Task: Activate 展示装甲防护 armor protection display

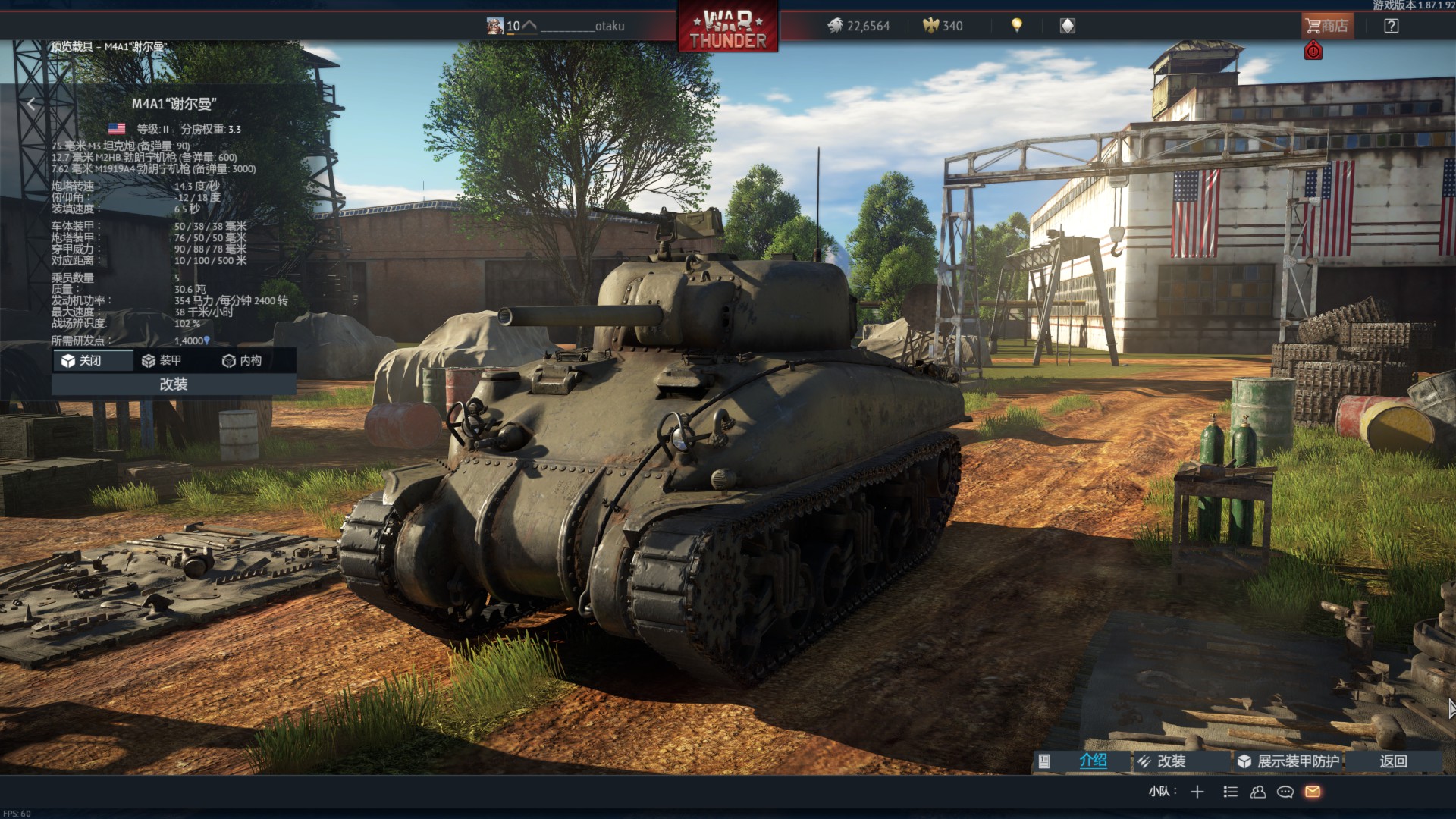Action: [x=1297, y=761]
